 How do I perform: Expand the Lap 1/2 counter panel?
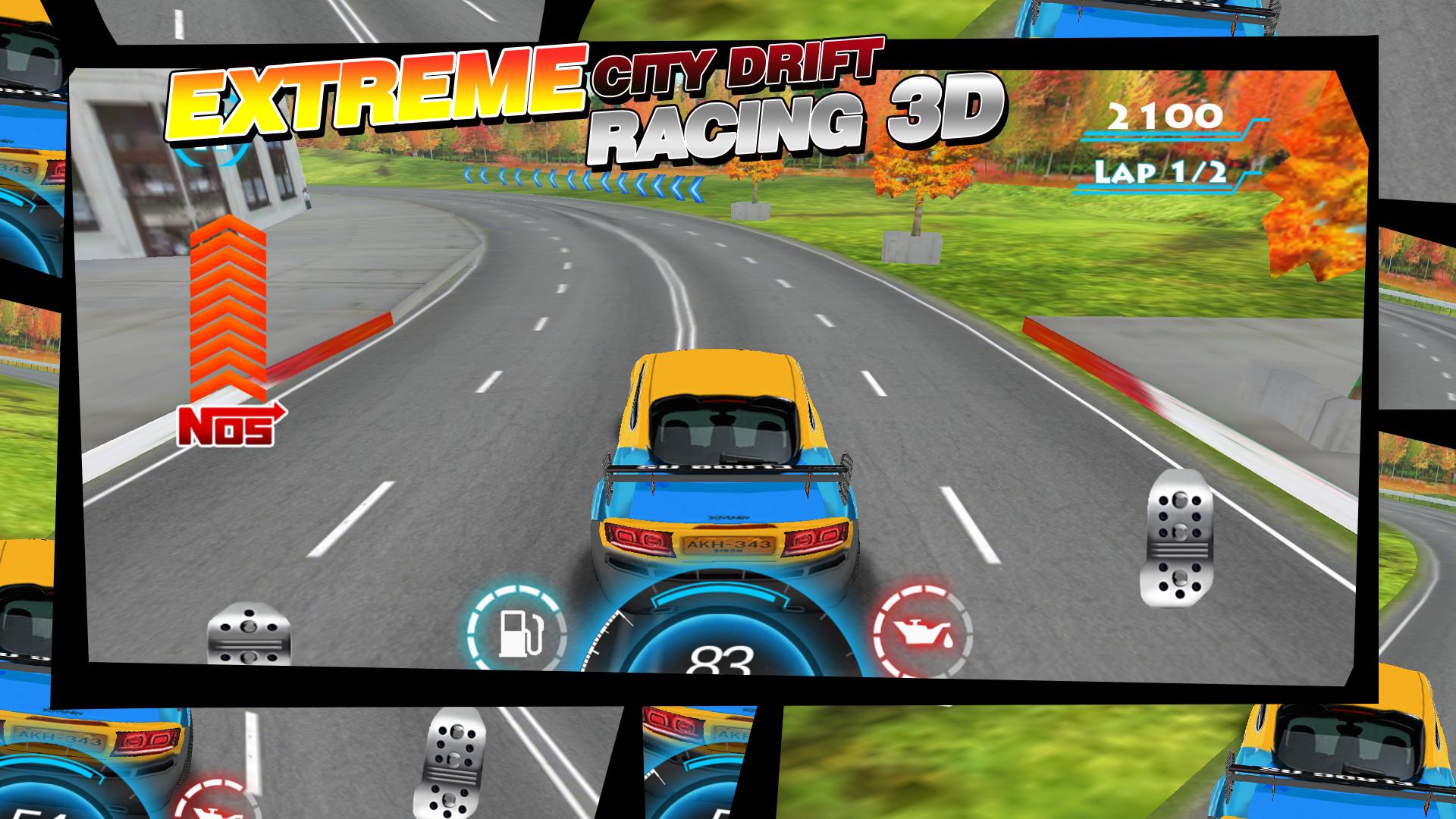(x=1161, y=174)
